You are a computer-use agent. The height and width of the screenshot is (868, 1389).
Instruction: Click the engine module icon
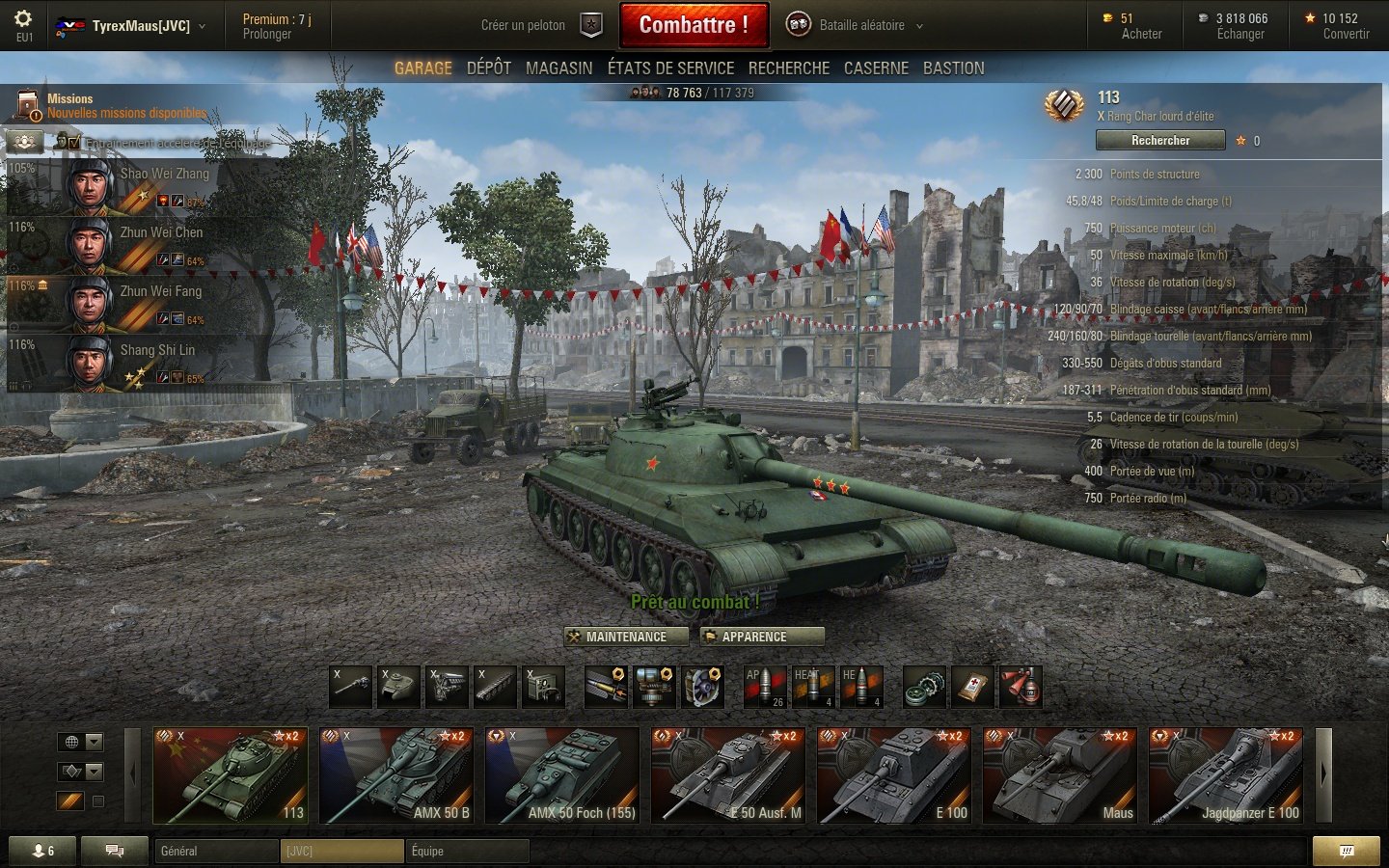447,686
